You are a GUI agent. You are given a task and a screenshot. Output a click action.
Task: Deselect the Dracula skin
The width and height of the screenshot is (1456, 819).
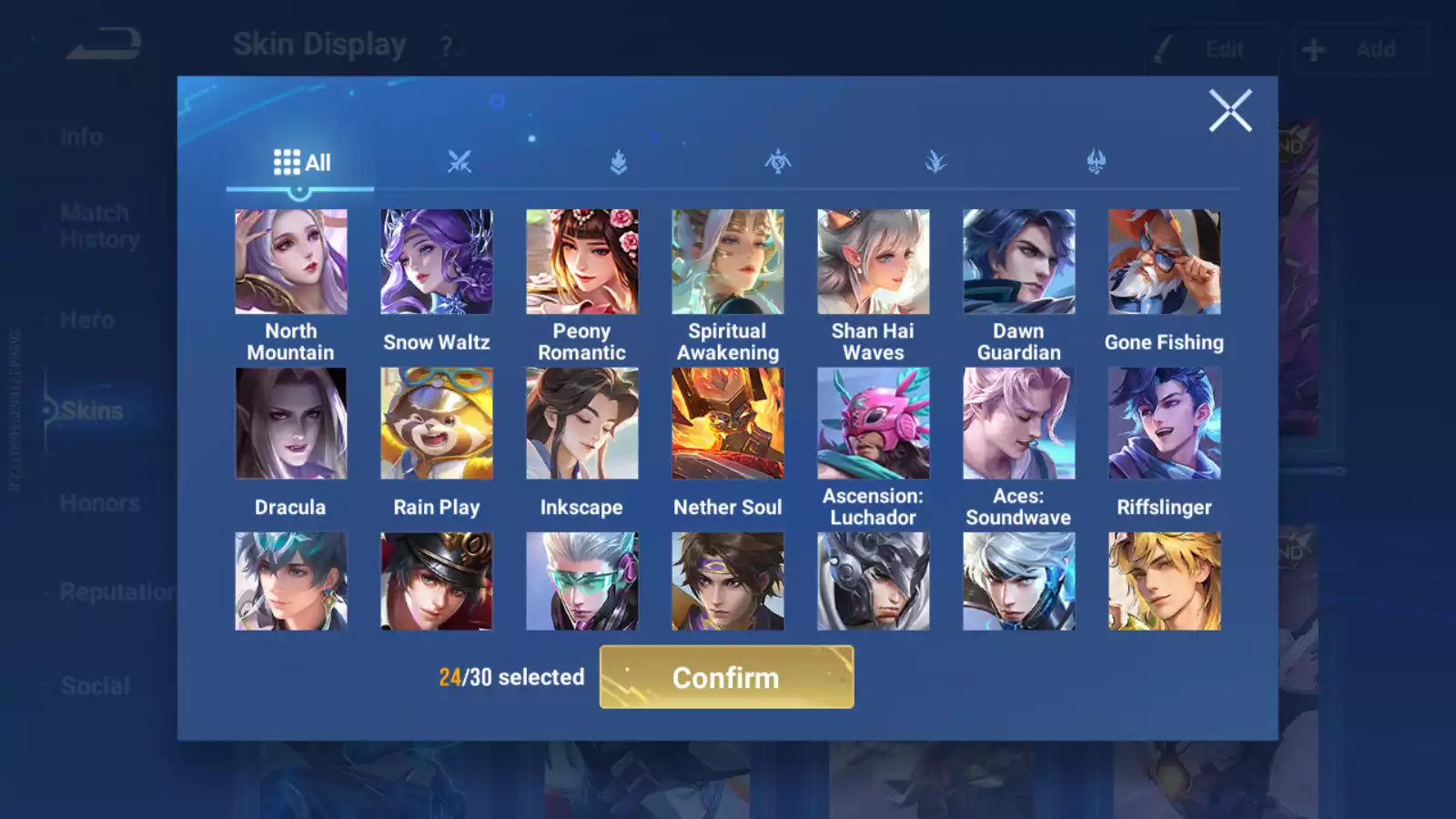[290, 421]
